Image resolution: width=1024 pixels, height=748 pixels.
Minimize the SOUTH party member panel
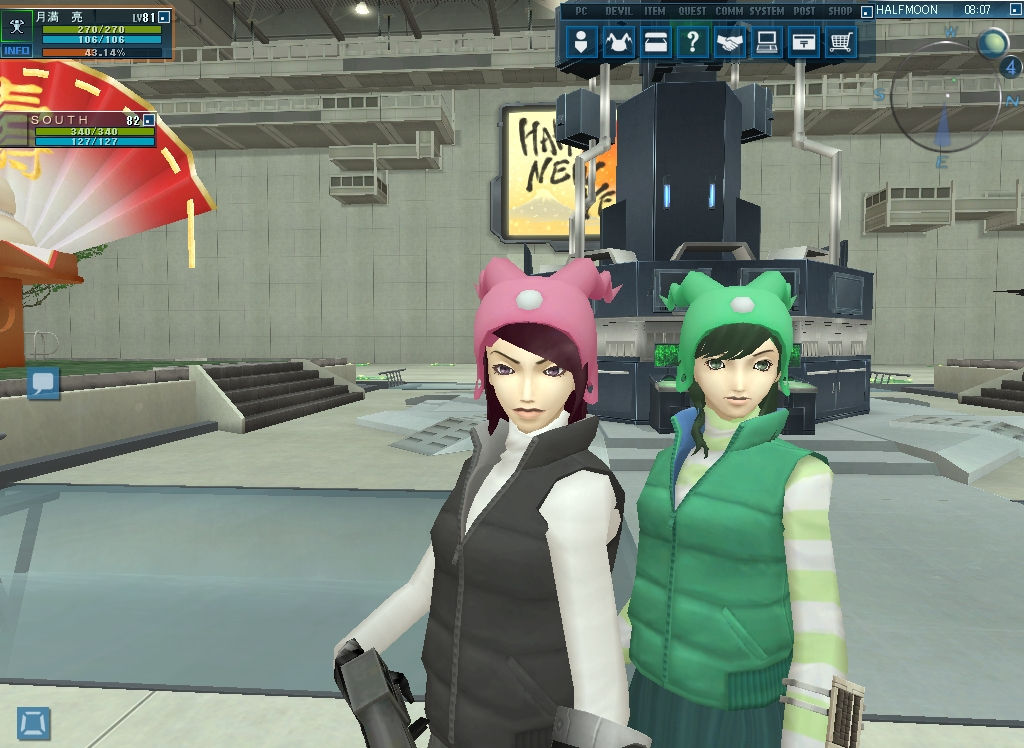tap(149, 120)
